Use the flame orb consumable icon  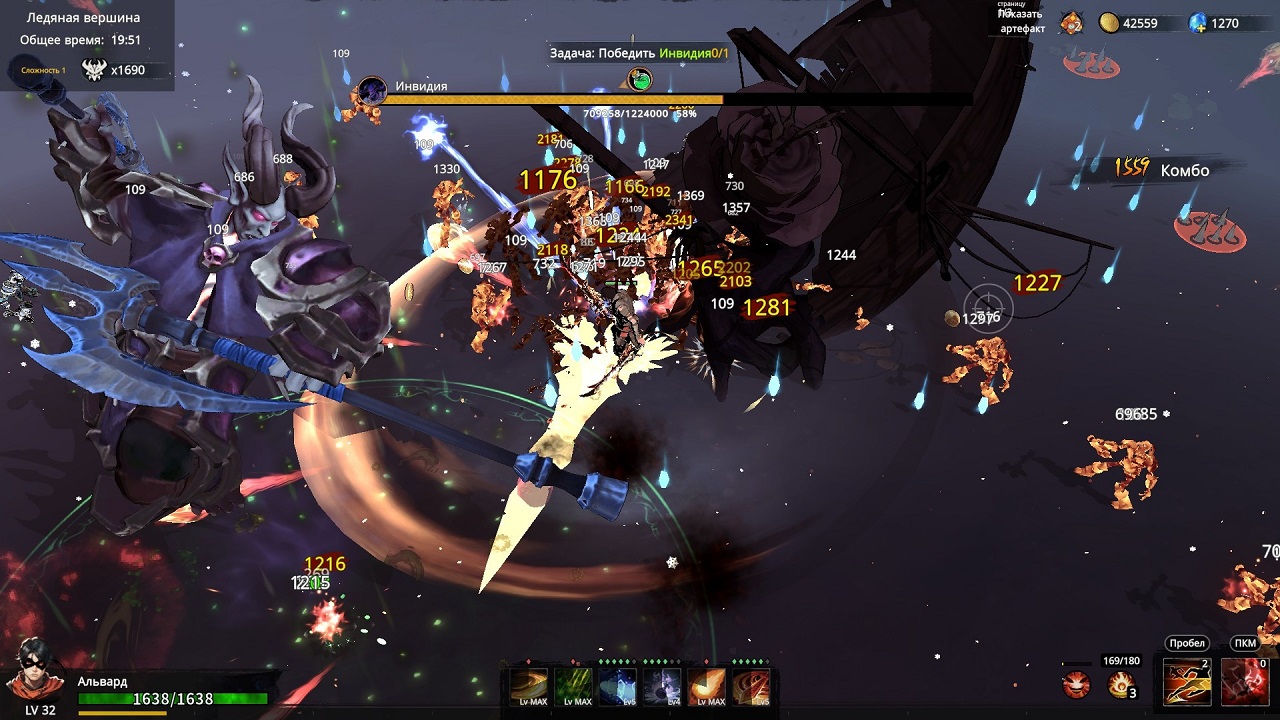tap(1121, 685)
